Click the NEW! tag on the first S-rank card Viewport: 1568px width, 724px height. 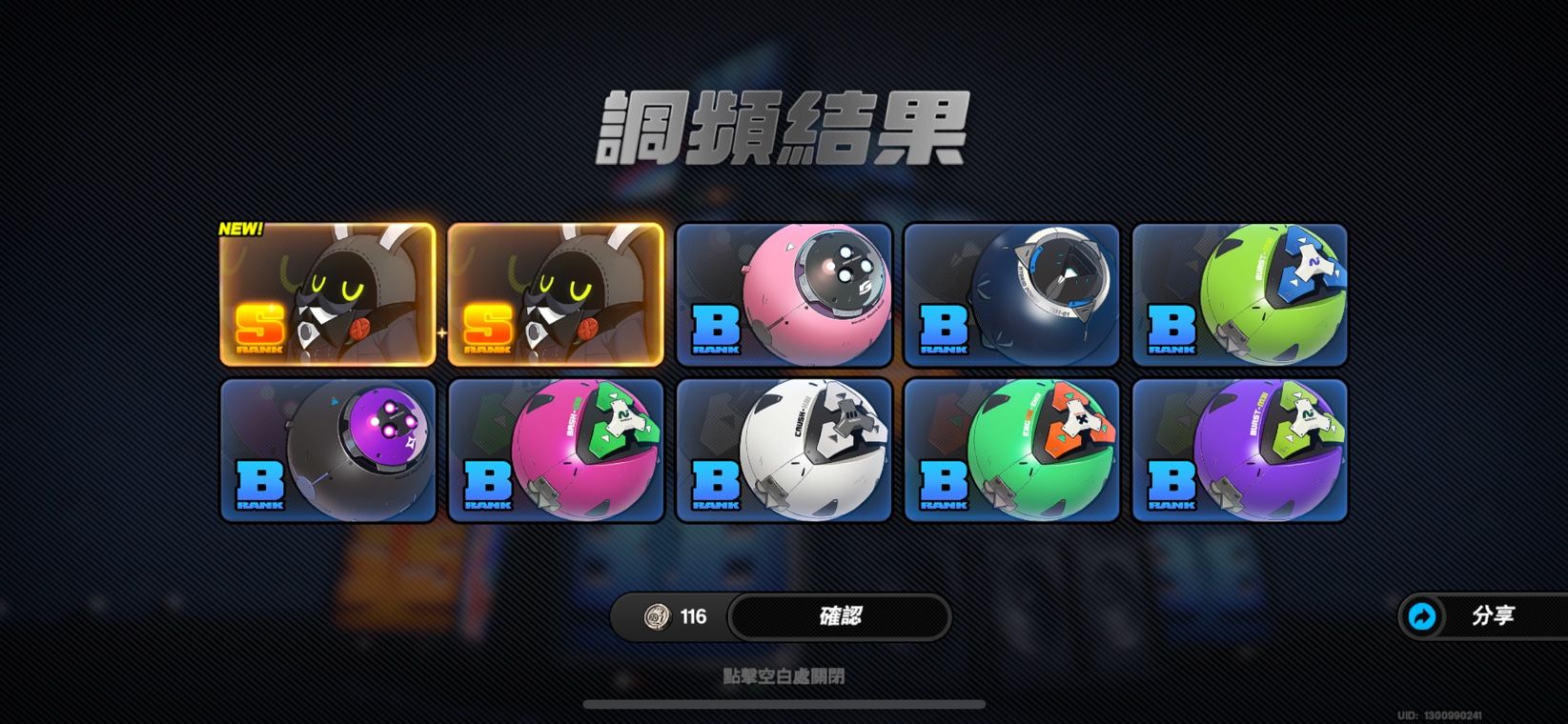(239, 229)
